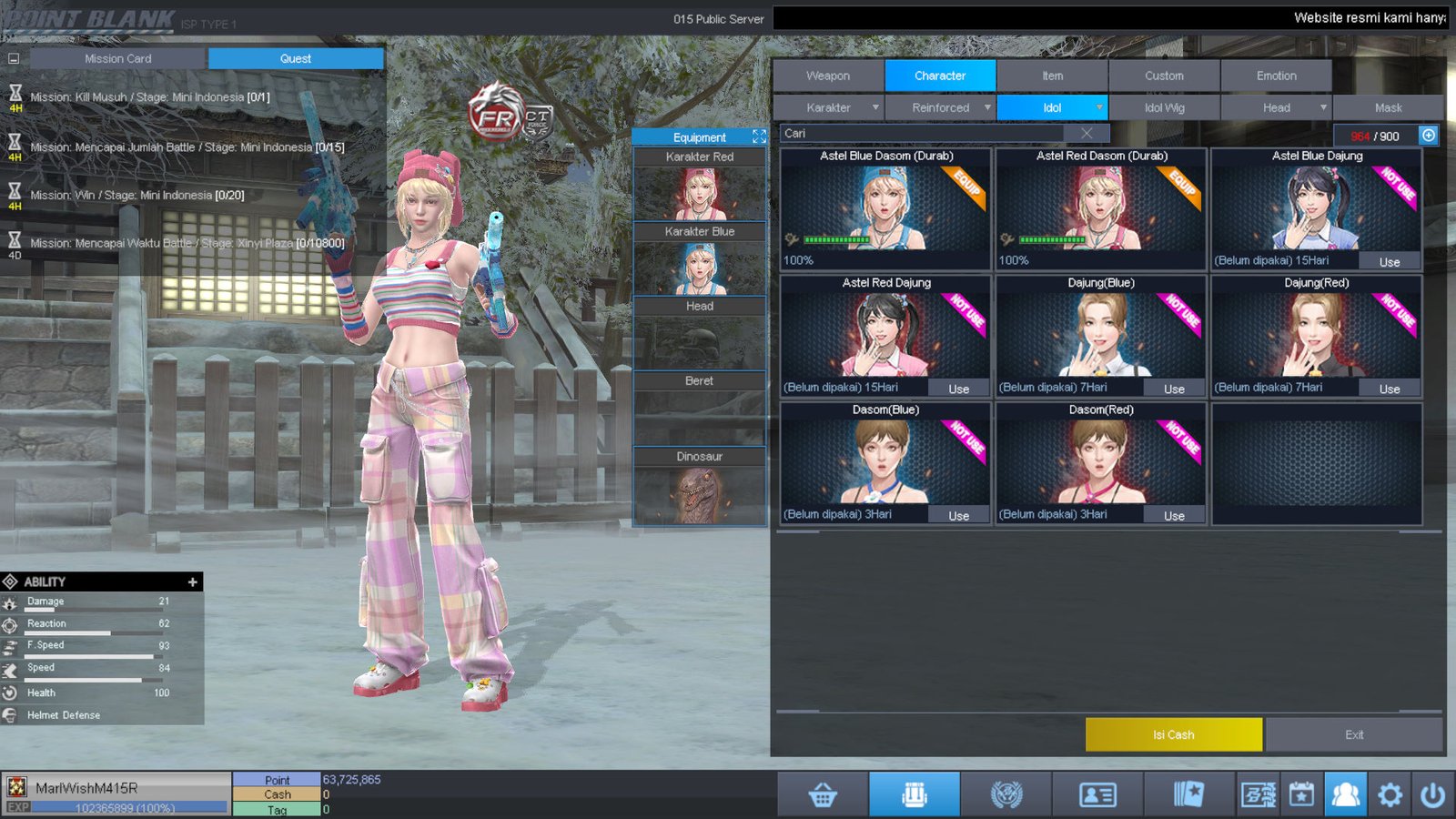Open the Item inventory tab

click(x=1052, y=76)
